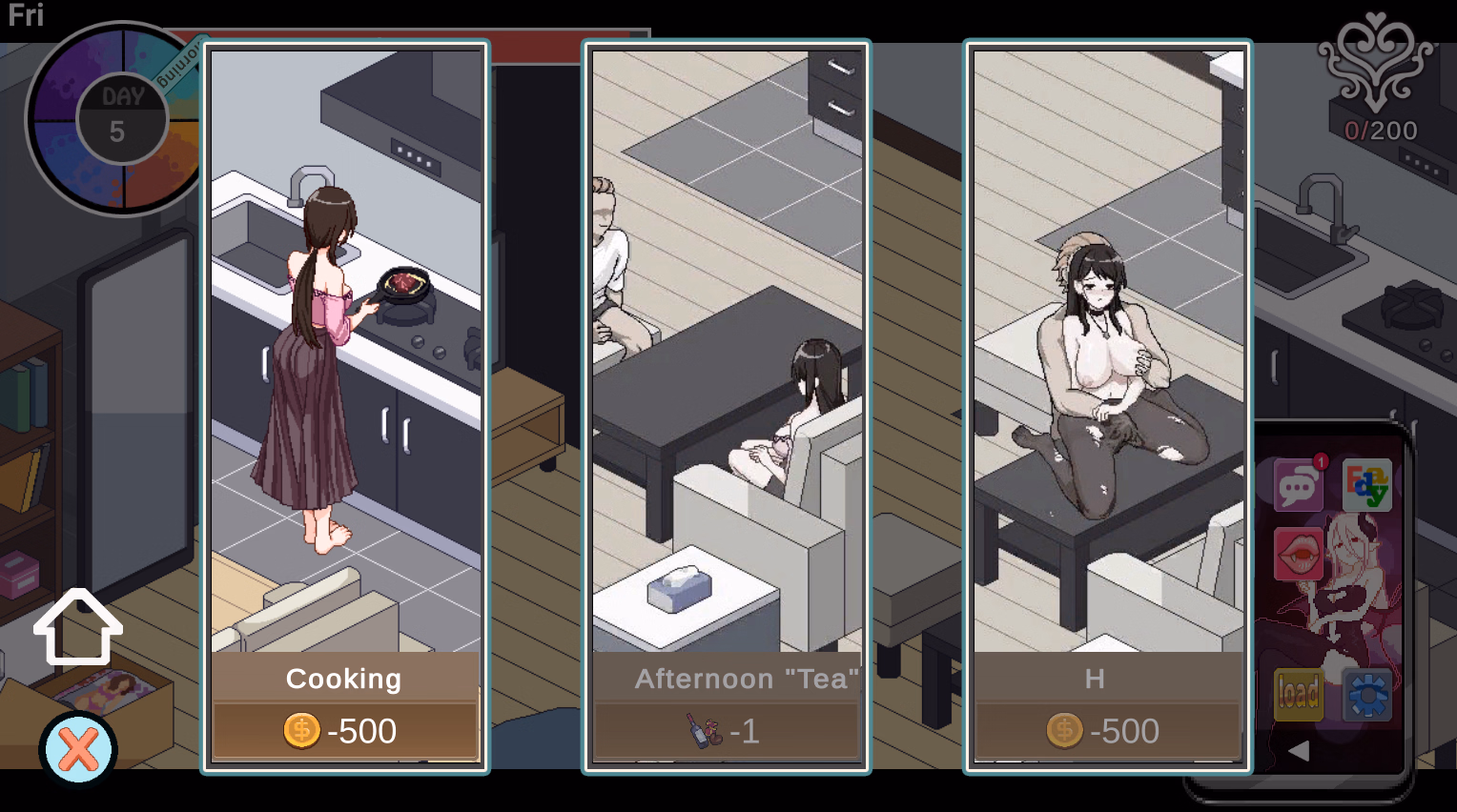This screenshot has height=812, width=1457.
Task: Click the wine bottle icon under Afternoon Tea
Action: [703, 732]
